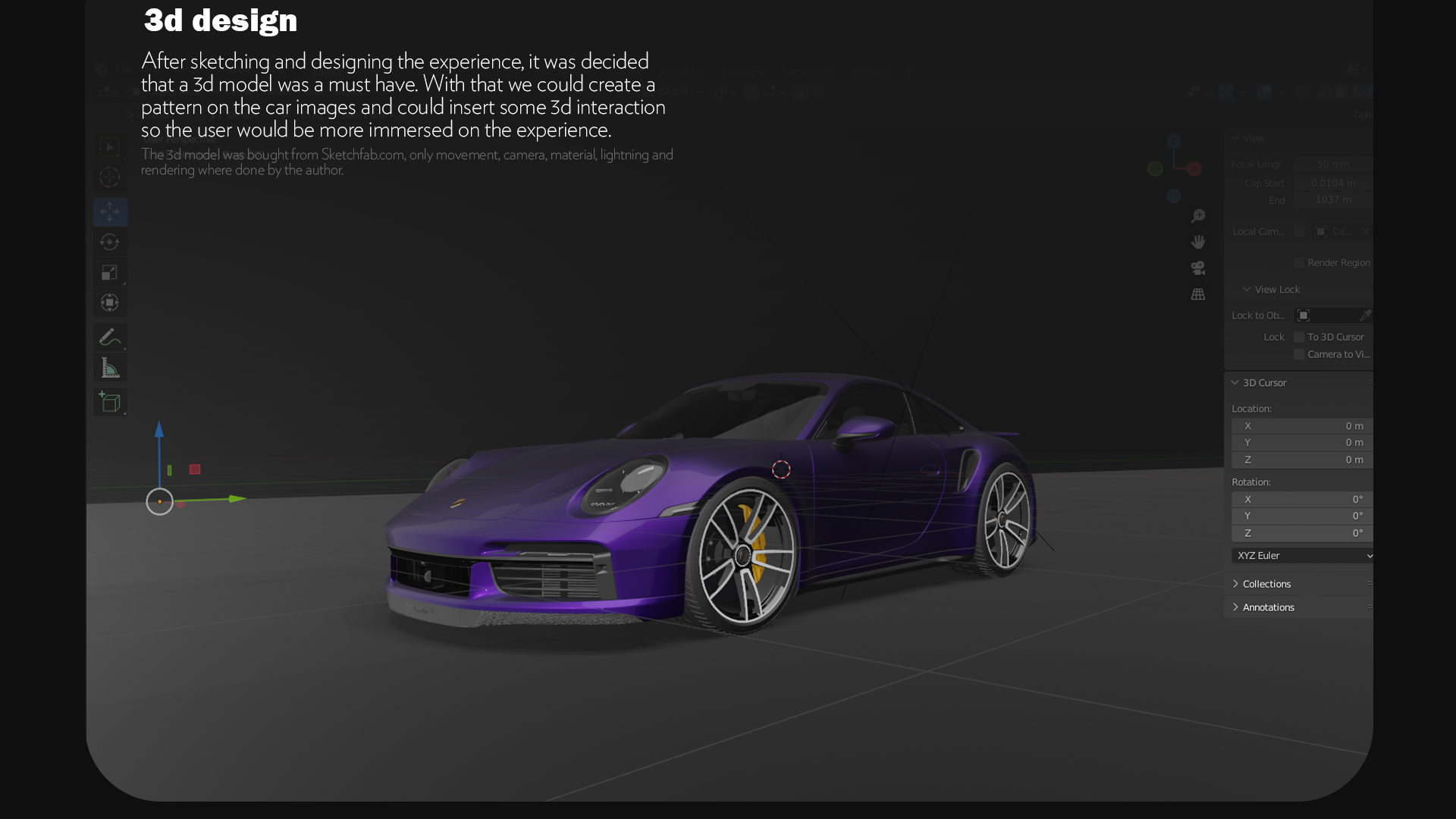
Task: Click the Add Cube tool
Action: 110,402
